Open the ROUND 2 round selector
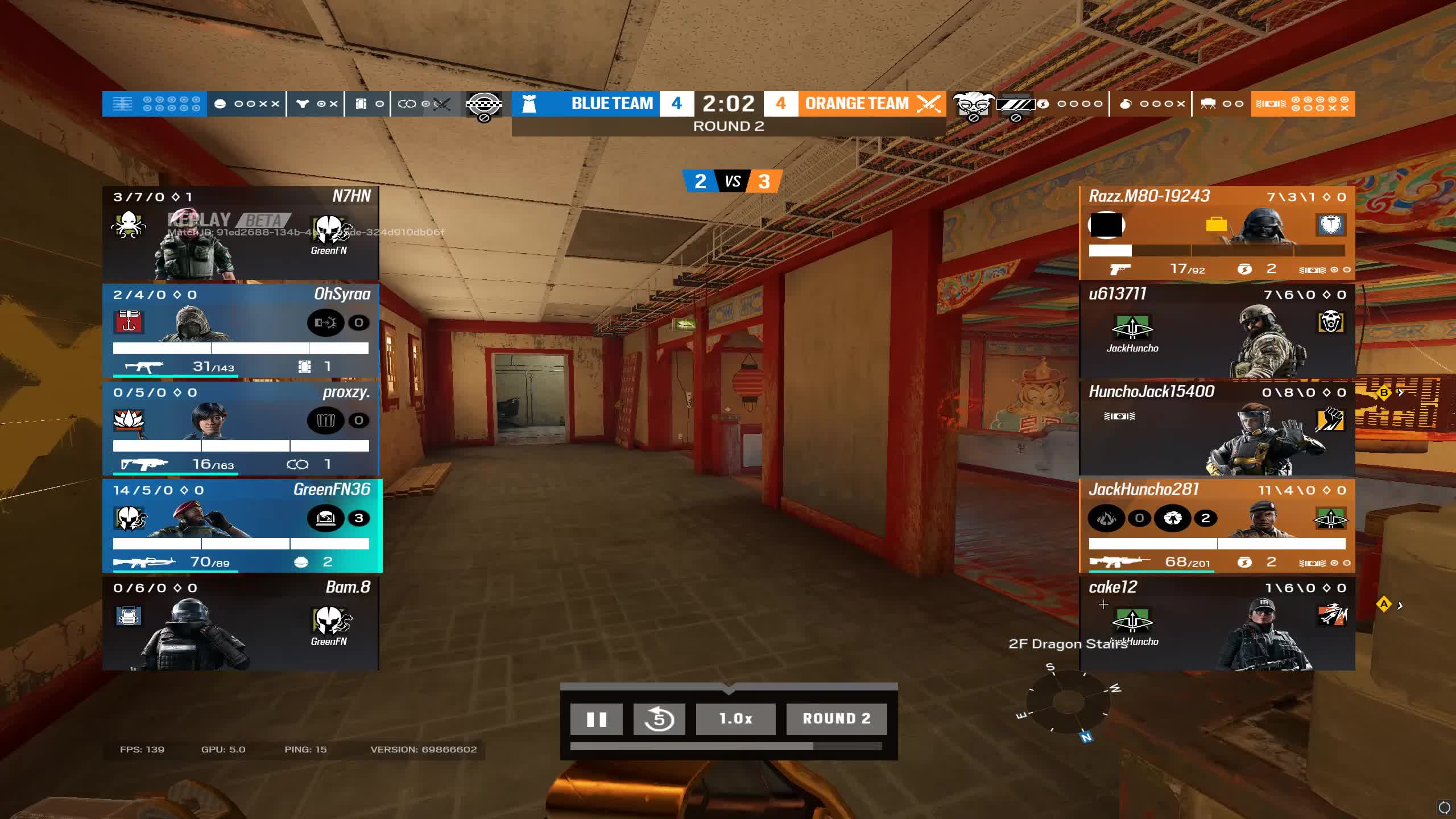1456x819 pixels. coord(836,718)
